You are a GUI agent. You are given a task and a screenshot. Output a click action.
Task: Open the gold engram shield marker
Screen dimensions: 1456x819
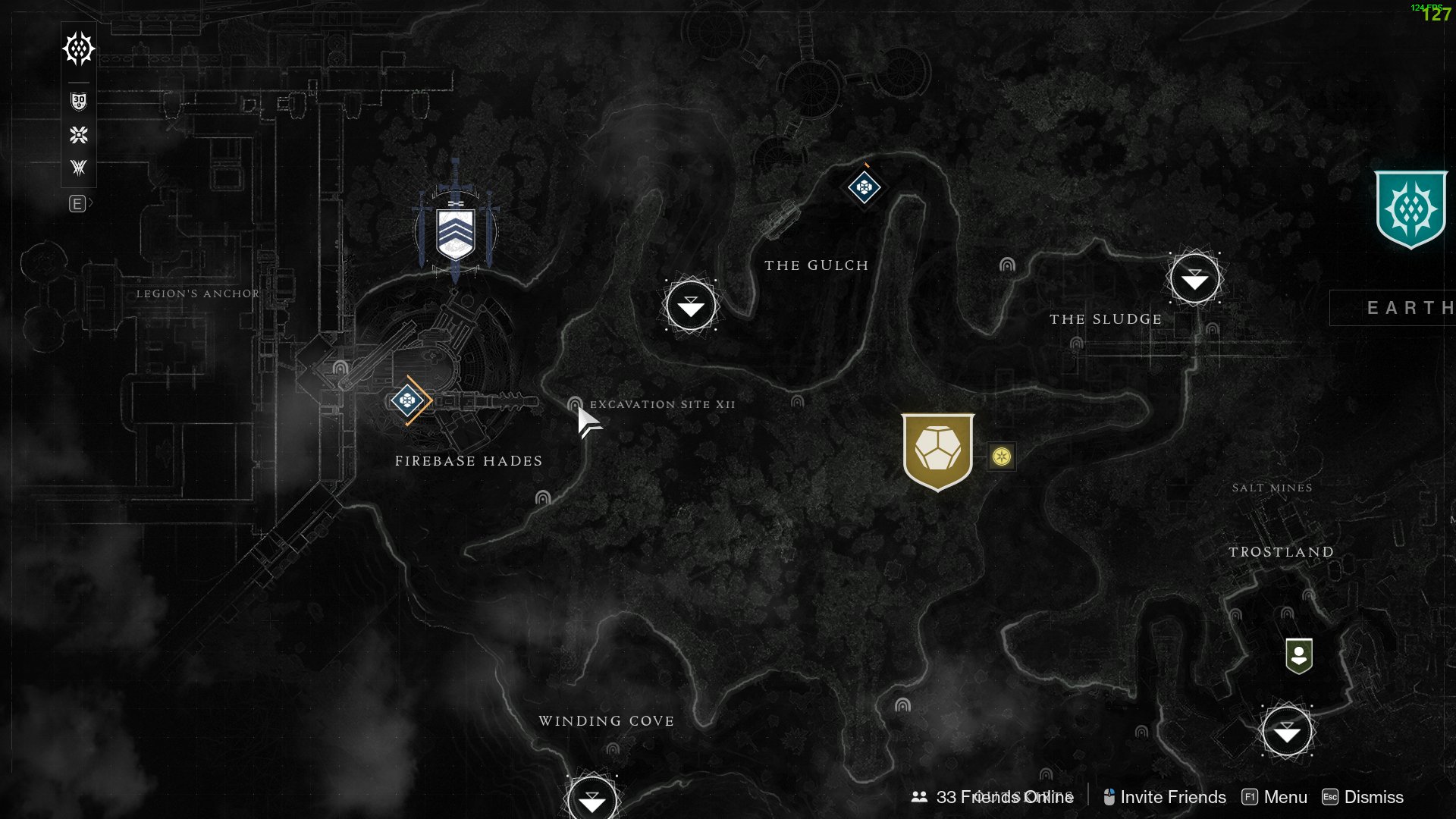point(937,450)
